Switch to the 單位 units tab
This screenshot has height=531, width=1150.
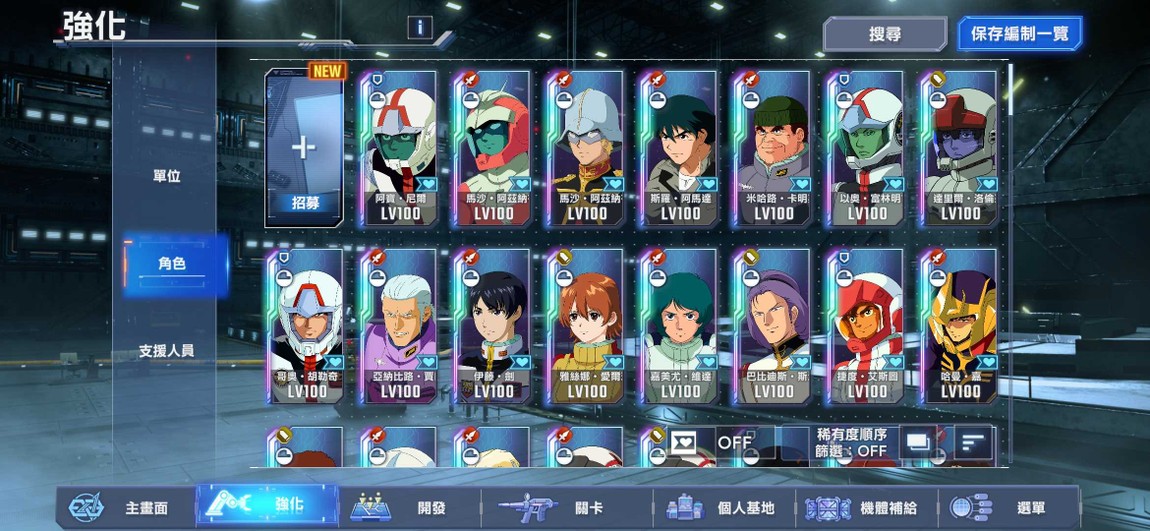pyautogui.click(x=167, y=176)
